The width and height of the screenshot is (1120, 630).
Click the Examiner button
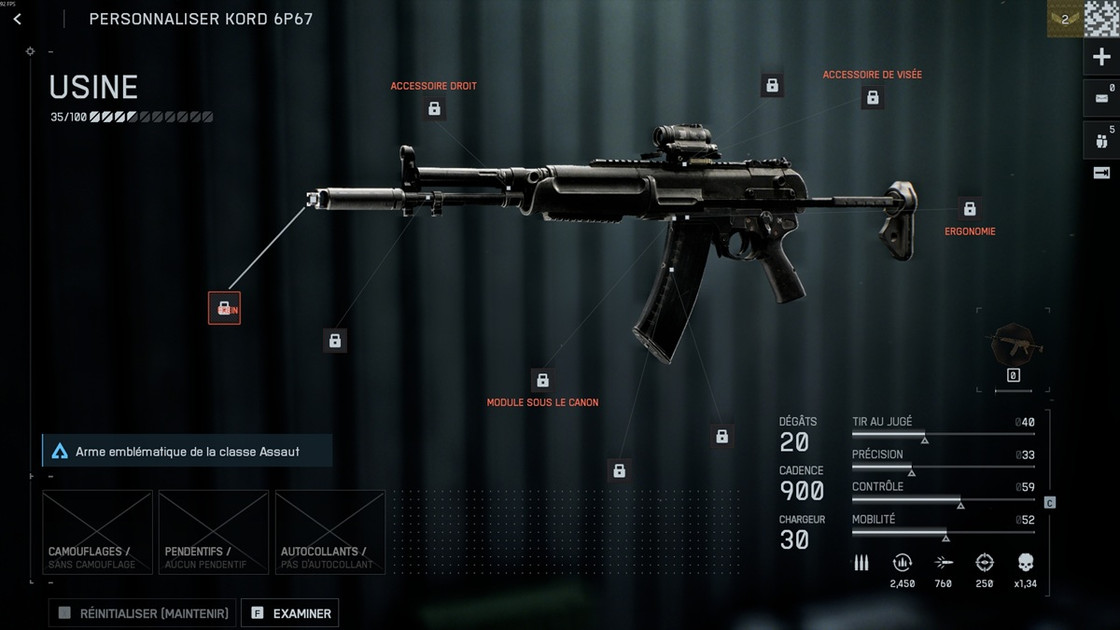[x=290, y=613]
